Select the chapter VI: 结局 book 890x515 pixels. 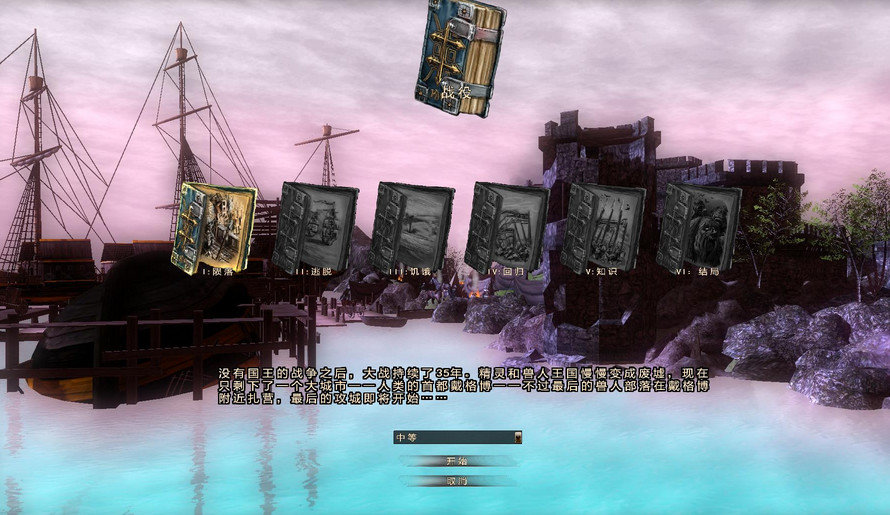coord(700,227)
